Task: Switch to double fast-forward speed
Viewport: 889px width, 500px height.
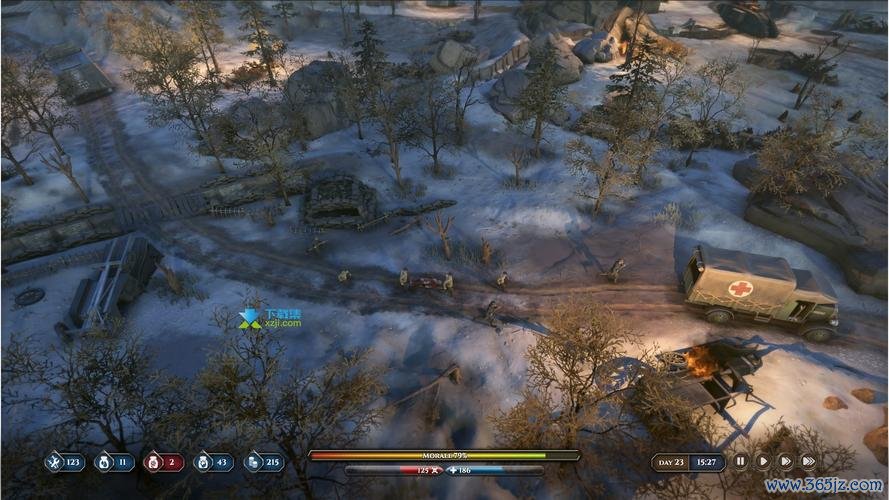Action: pos(785,461)
